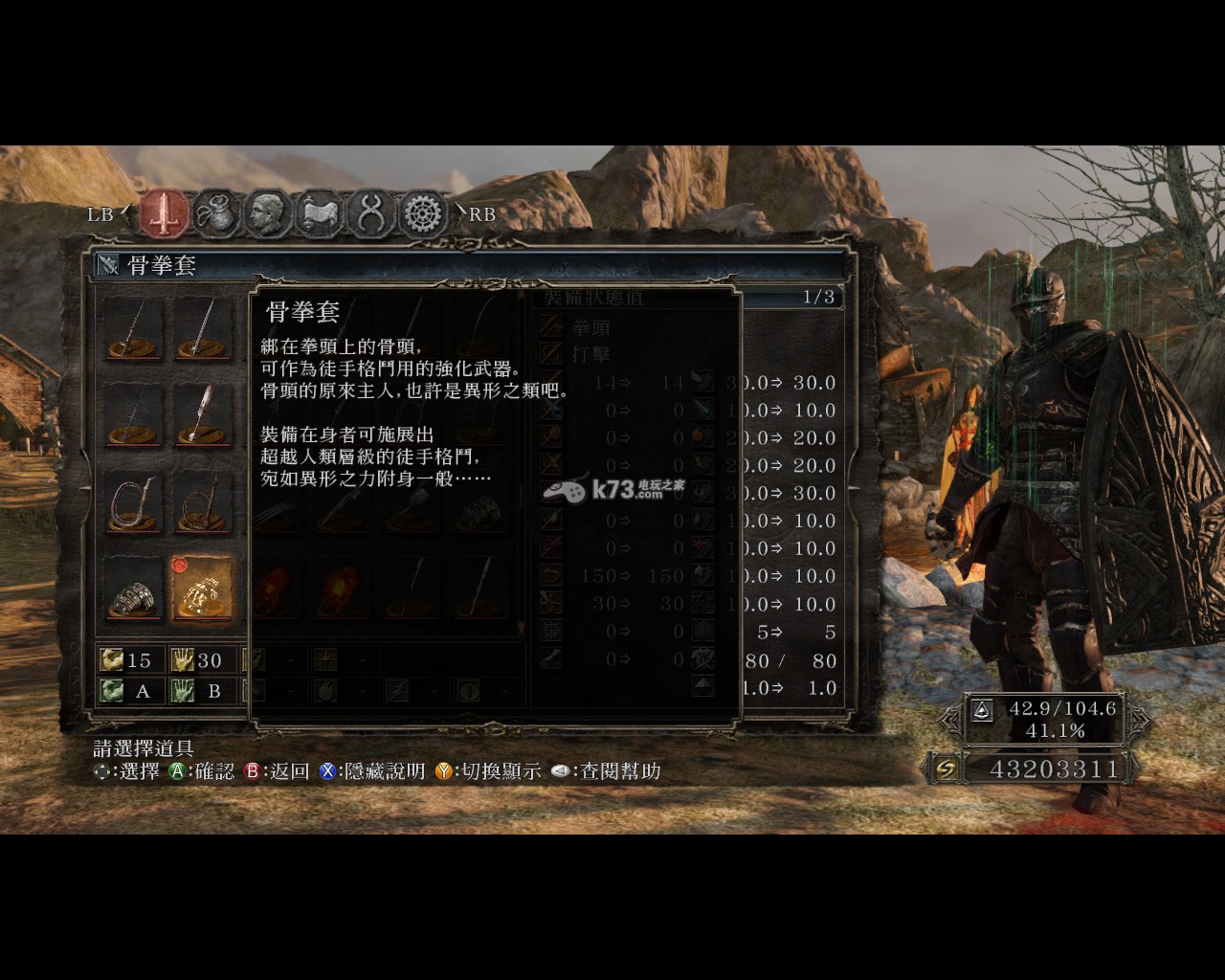Switch to the scroll tab
Viewport: 1225px width, 980px height.
click(x=319, y=213)
